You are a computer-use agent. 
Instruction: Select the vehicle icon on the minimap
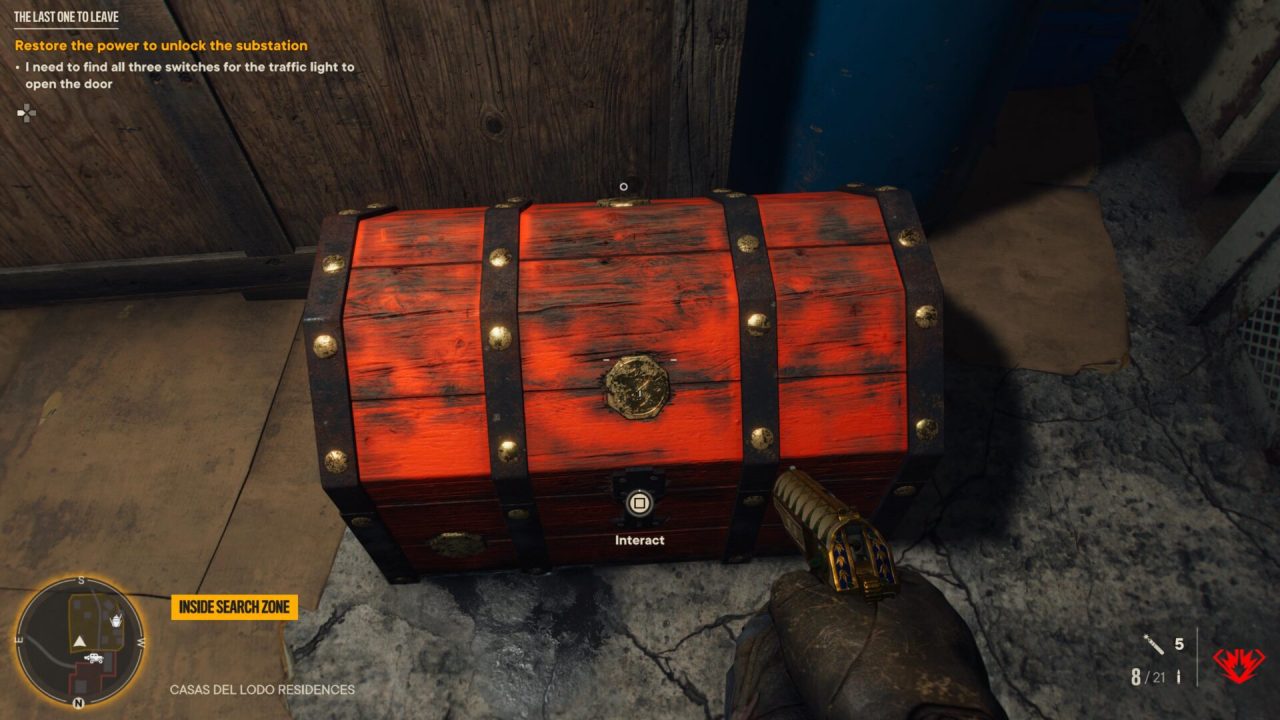tap(94, 658)
